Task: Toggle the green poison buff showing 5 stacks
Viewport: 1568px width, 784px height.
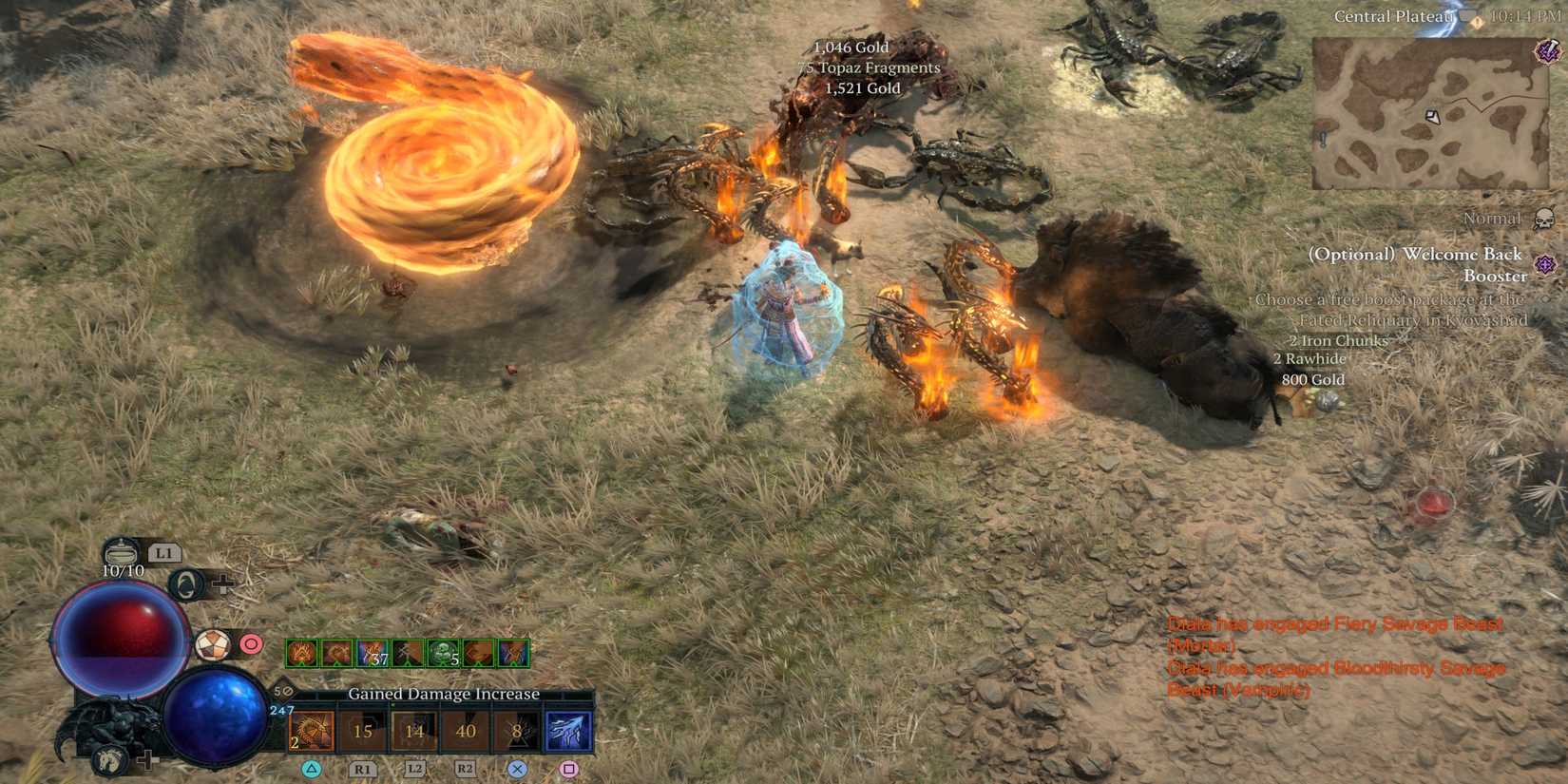Action: pyautogui.click(x=442, y=654)
